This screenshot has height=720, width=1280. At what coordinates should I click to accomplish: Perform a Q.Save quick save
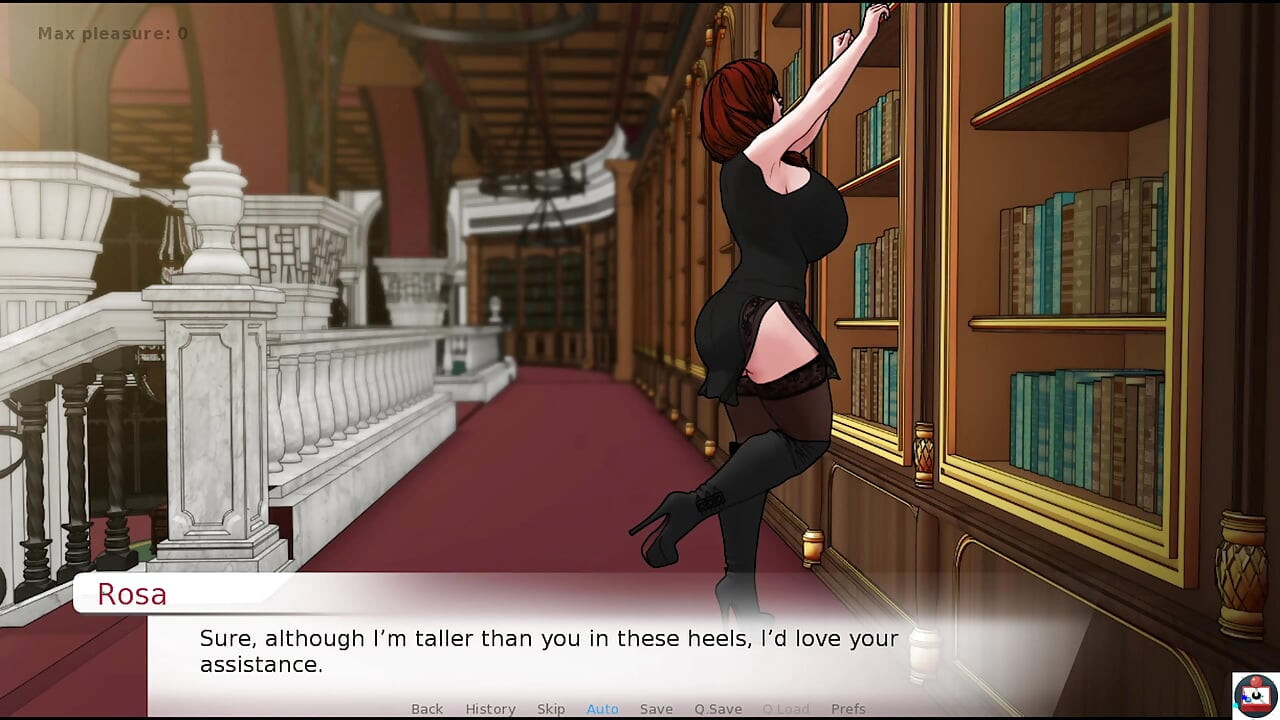pos(717,708)
